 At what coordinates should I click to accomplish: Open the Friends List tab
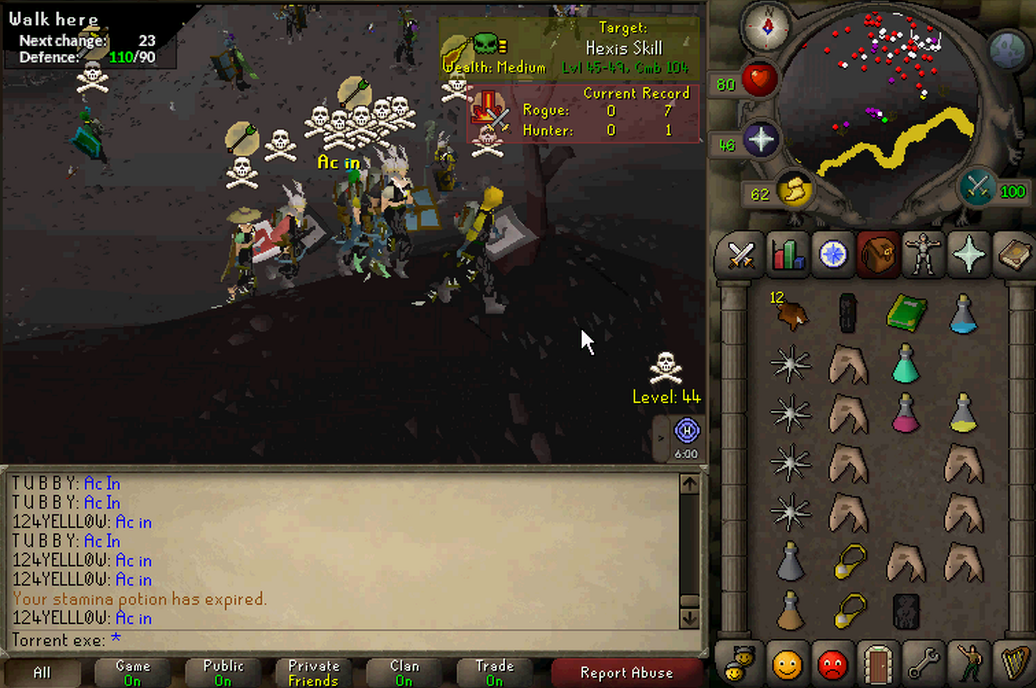[x=787, y=662]
